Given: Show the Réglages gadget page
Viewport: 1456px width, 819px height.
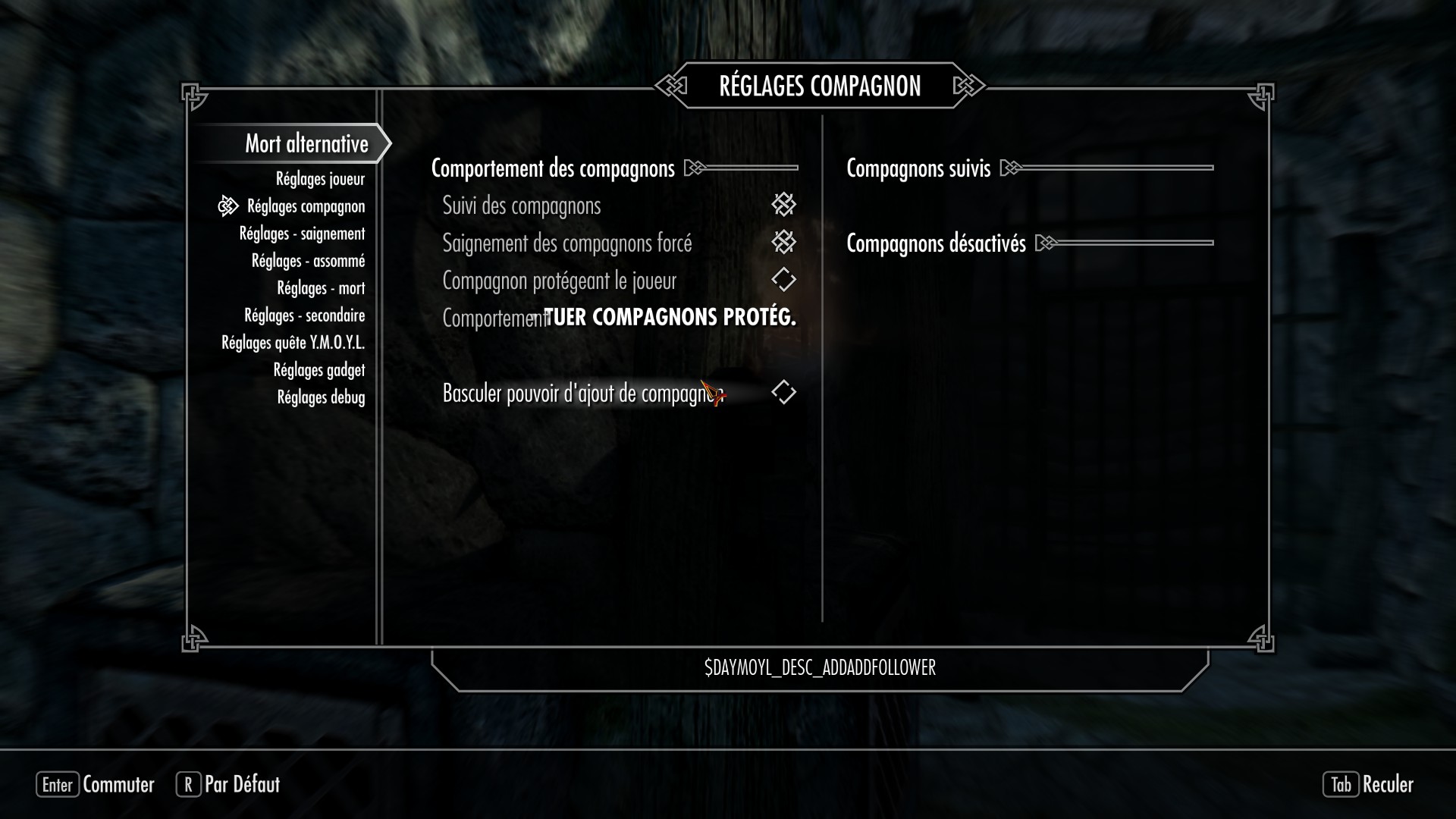Looking at the screenshot, I should click(x=318, y=370).
